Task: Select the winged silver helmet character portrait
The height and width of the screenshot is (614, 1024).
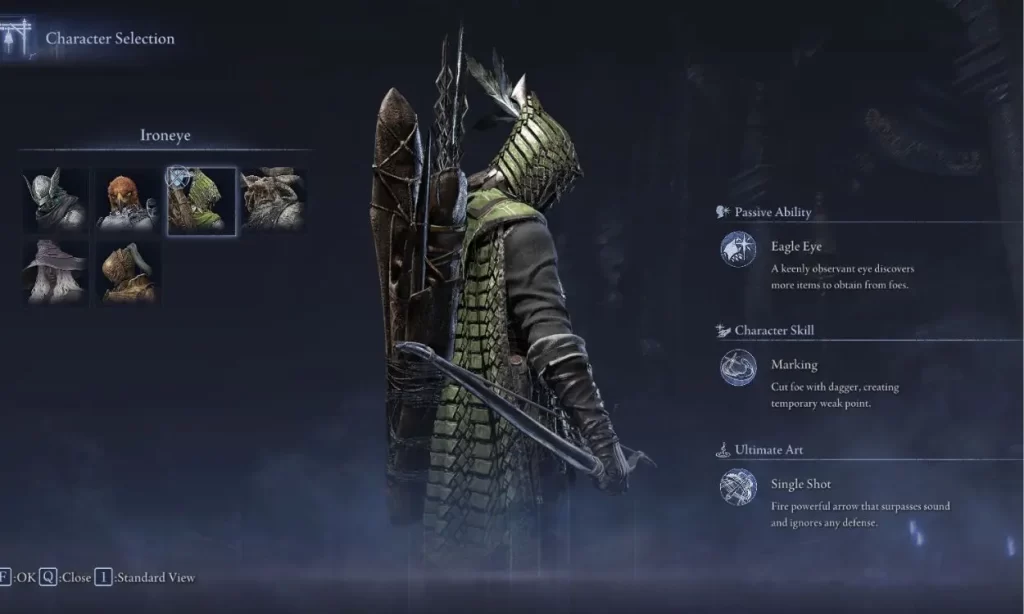Action: [56, 200]
